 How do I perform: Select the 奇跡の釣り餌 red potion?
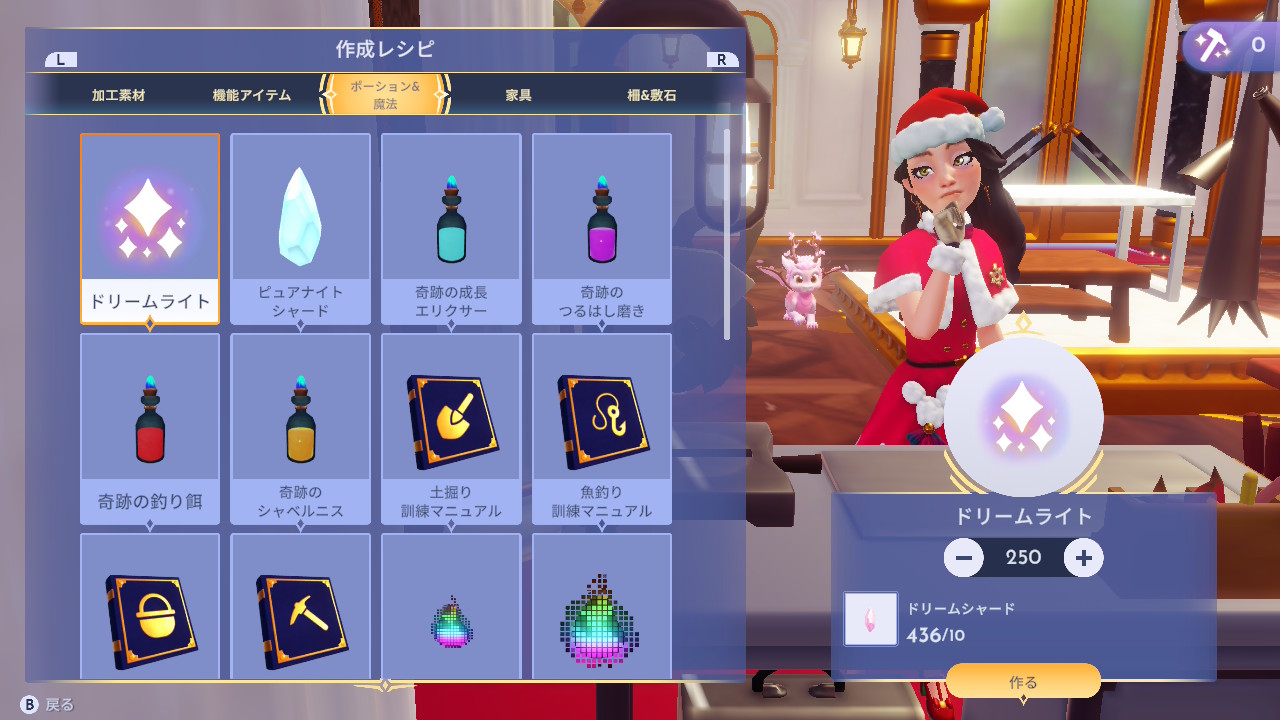coord(150,428)
